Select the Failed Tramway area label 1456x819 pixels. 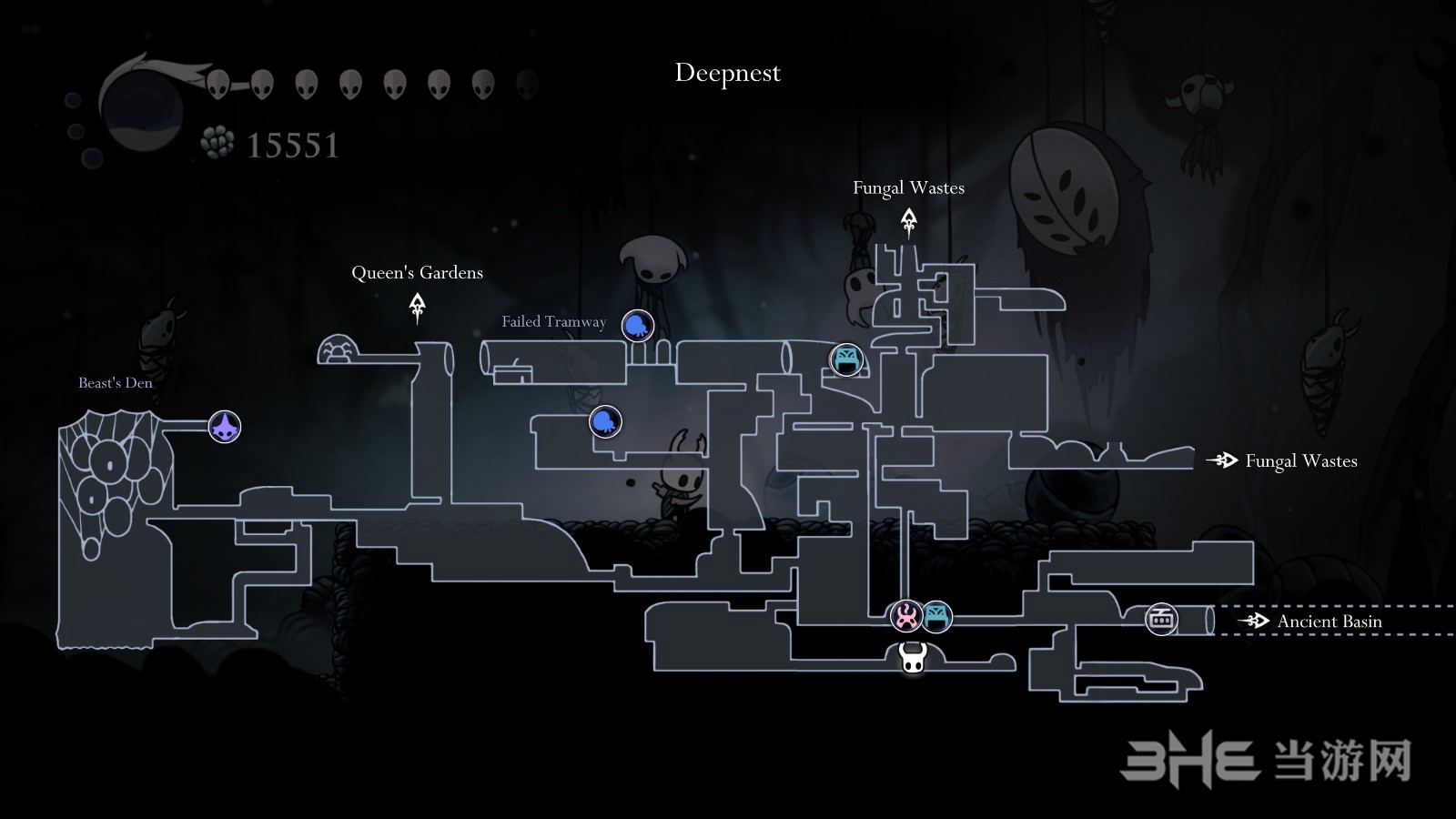(553, 321)
